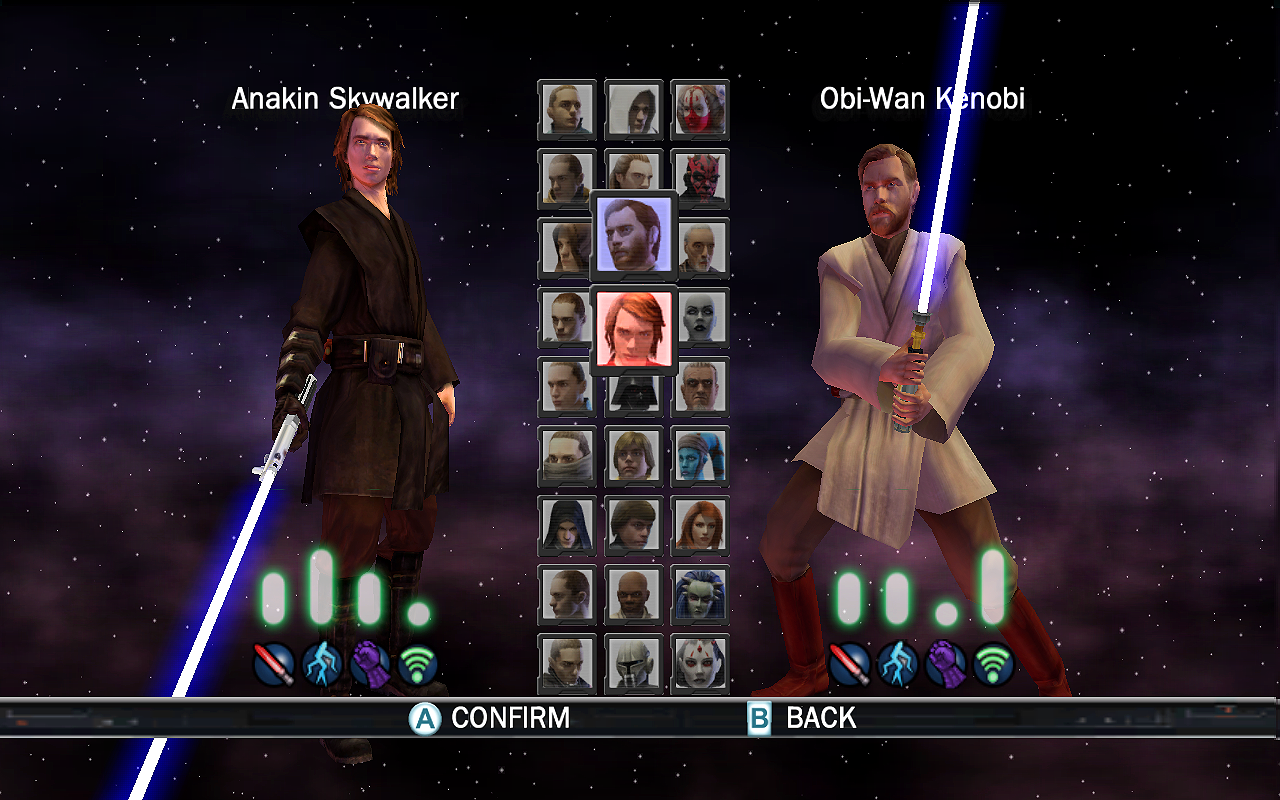Choose the Mace Windu portrait
Image resolution: width=1280 pixels, height=800 pixels.
click(633, 595)
